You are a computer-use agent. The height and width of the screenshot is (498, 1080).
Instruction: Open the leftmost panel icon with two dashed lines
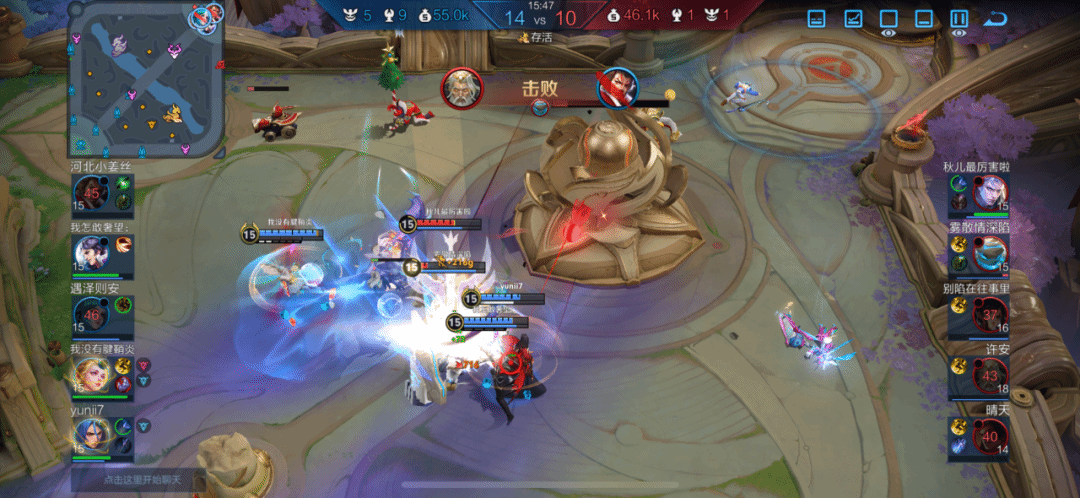817,18
